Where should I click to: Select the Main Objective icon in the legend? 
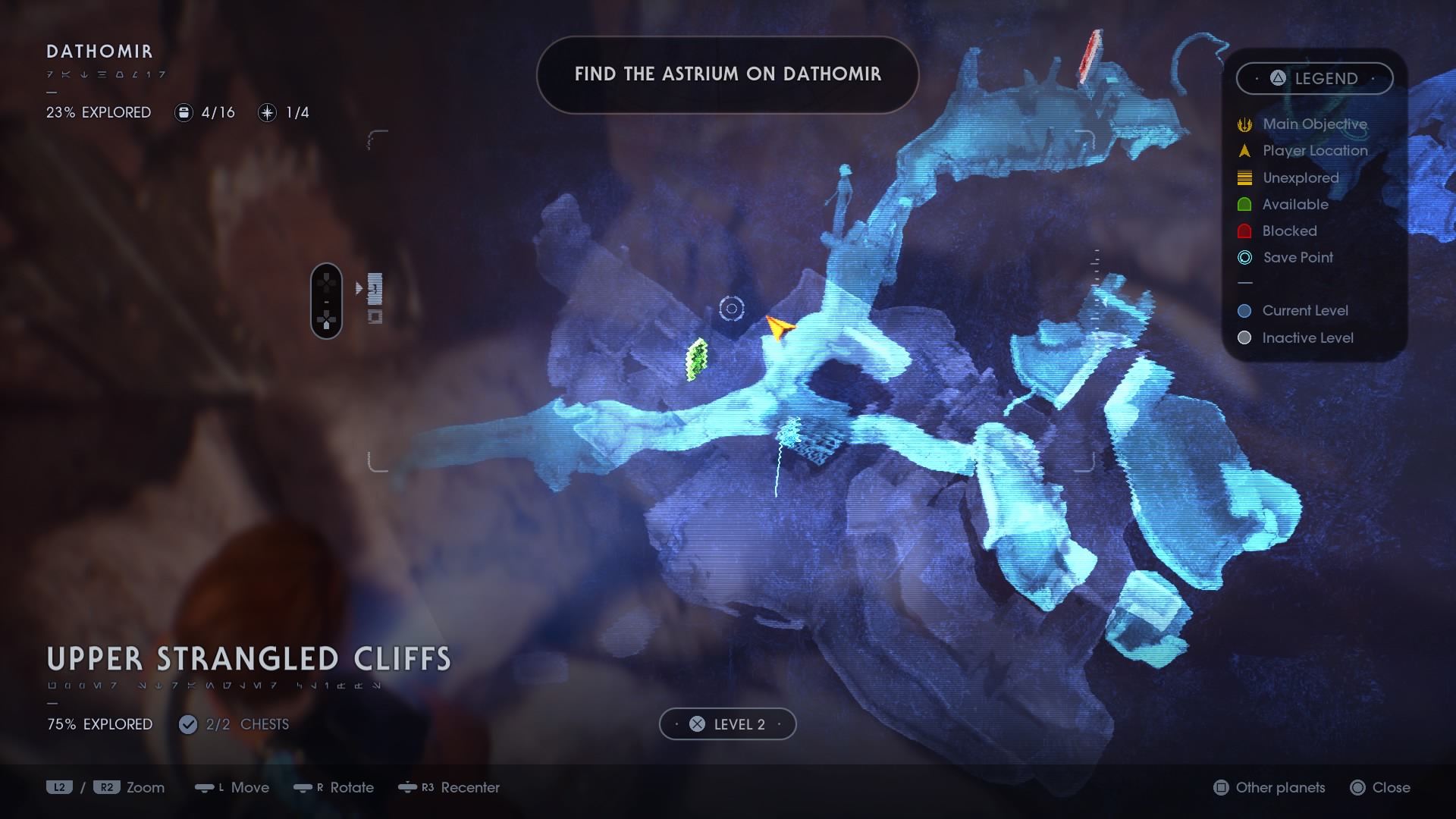pyautogui.click(x=1244, y=124)
